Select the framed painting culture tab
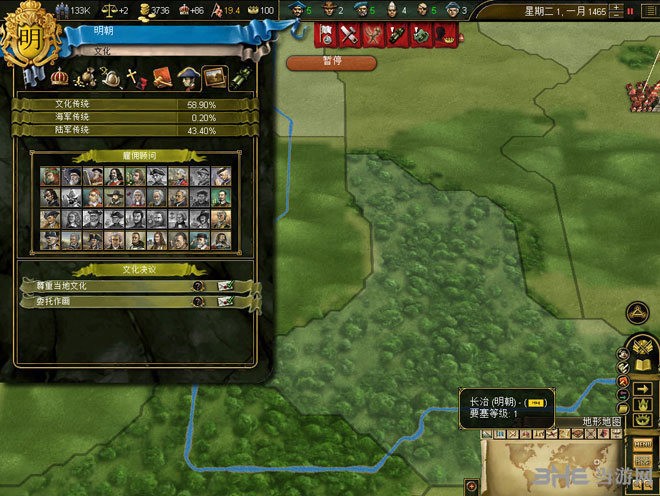660x496 pixels. tap(213, 77)
